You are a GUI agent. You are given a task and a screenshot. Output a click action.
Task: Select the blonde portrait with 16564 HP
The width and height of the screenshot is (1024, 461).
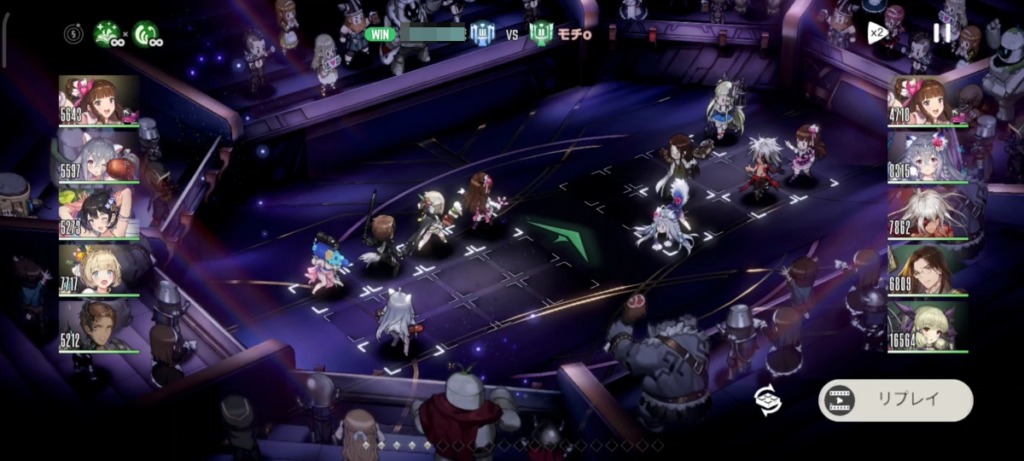click(x=927, y=325)
